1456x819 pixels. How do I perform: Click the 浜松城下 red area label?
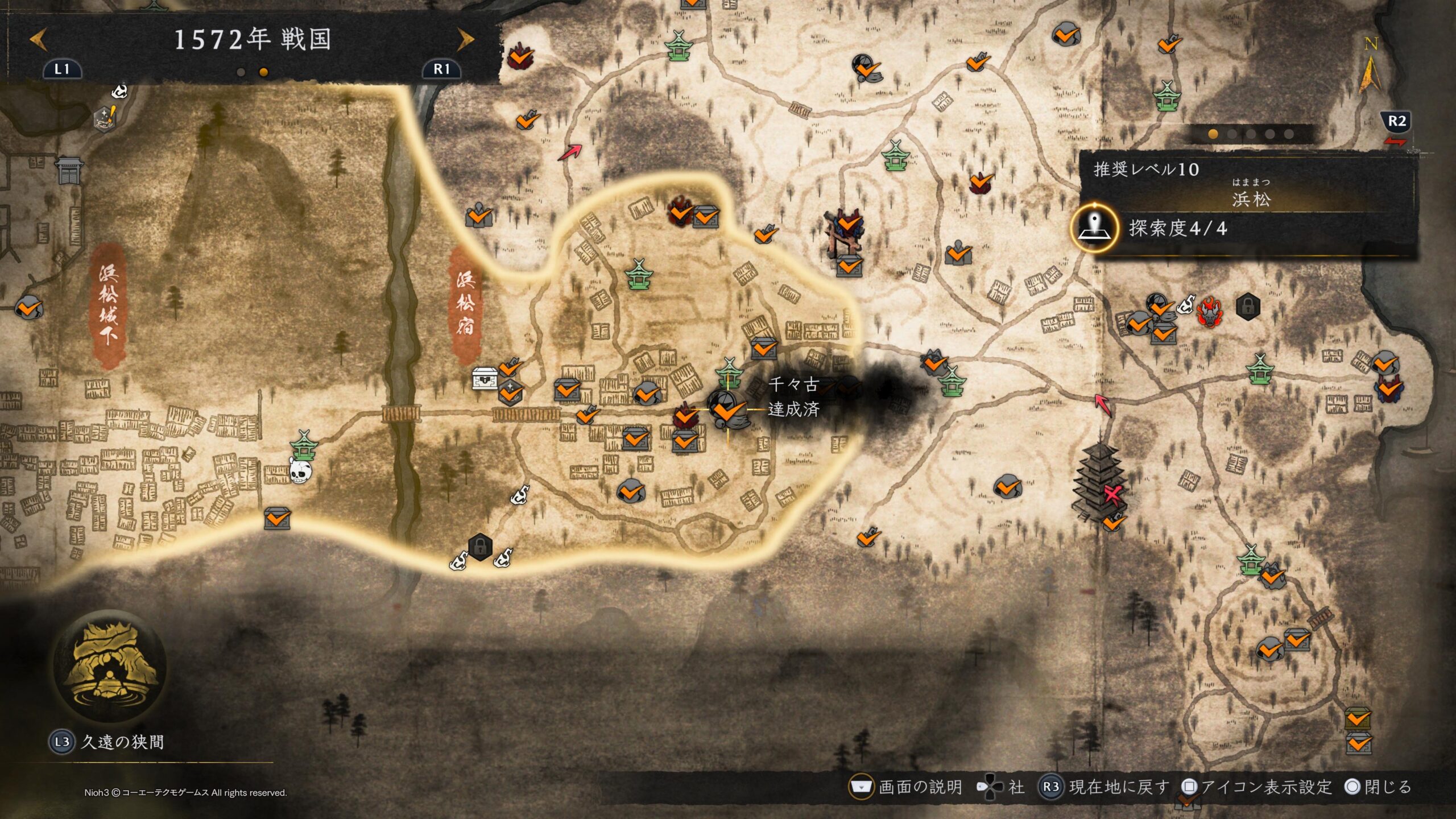coord(108,305)
